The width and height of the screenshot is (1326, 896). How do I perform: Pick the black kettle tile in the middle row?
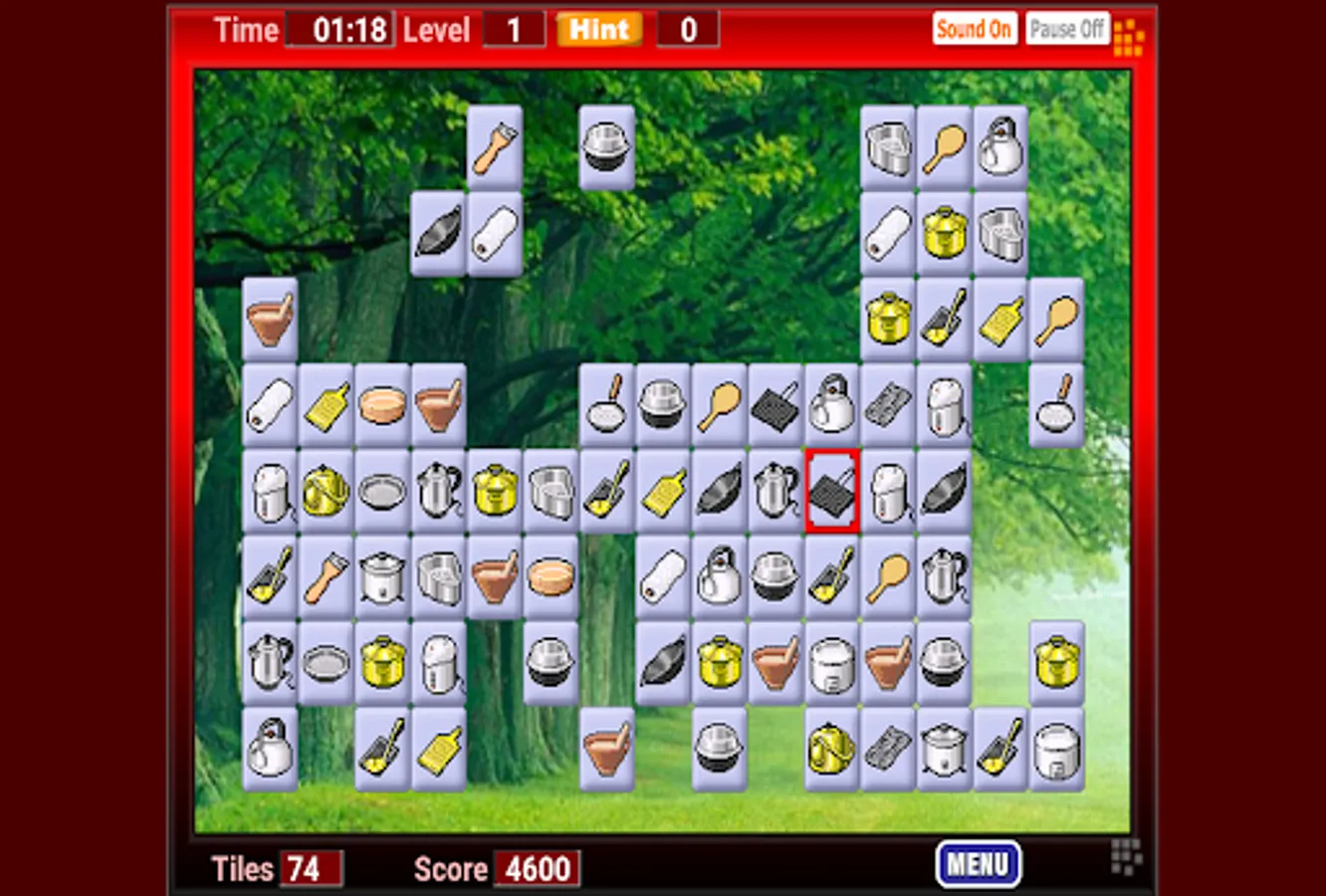click(x=831, y=408)
